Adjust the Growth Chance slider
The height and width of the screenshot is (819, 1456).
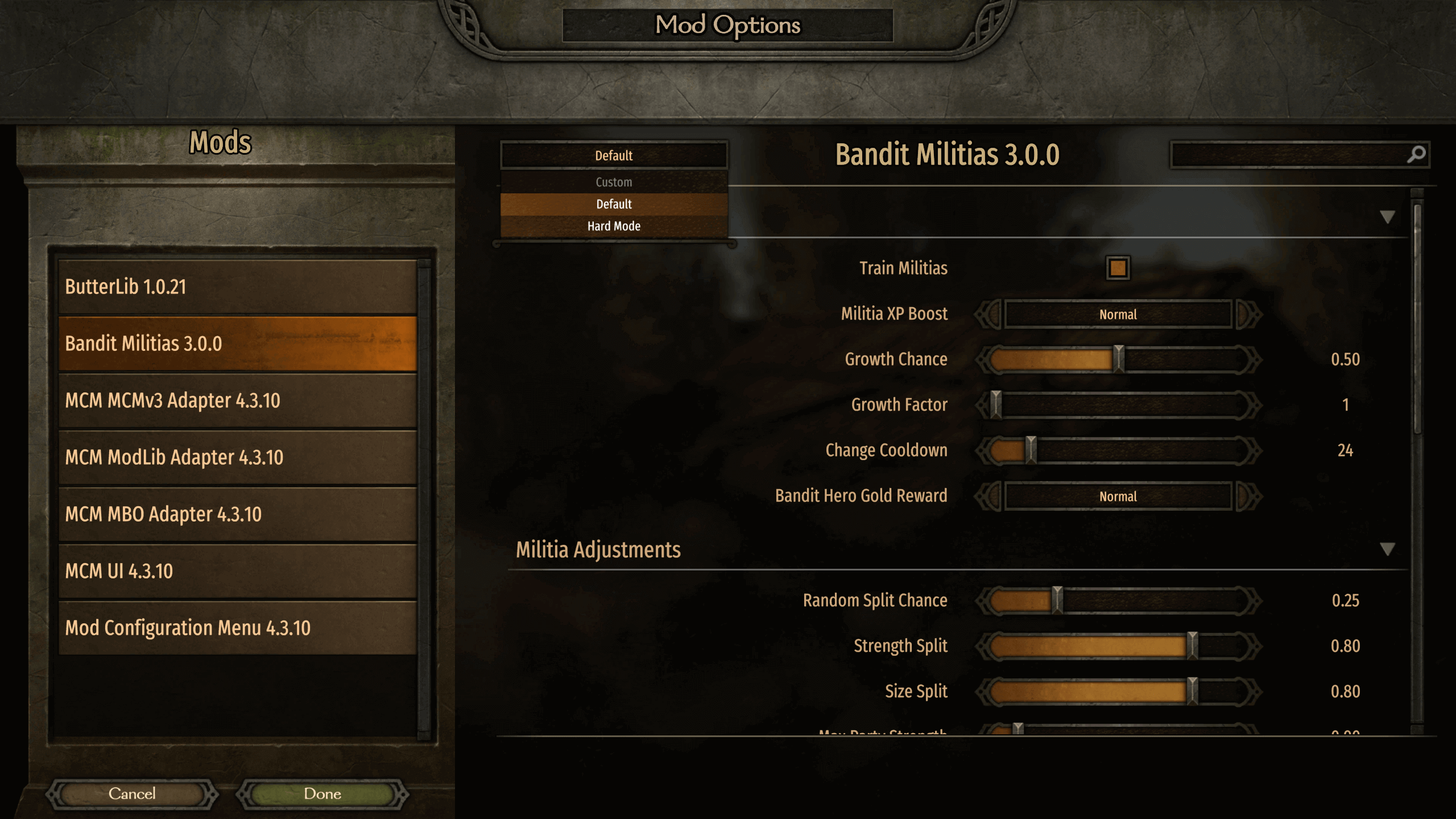[1119, 359]
